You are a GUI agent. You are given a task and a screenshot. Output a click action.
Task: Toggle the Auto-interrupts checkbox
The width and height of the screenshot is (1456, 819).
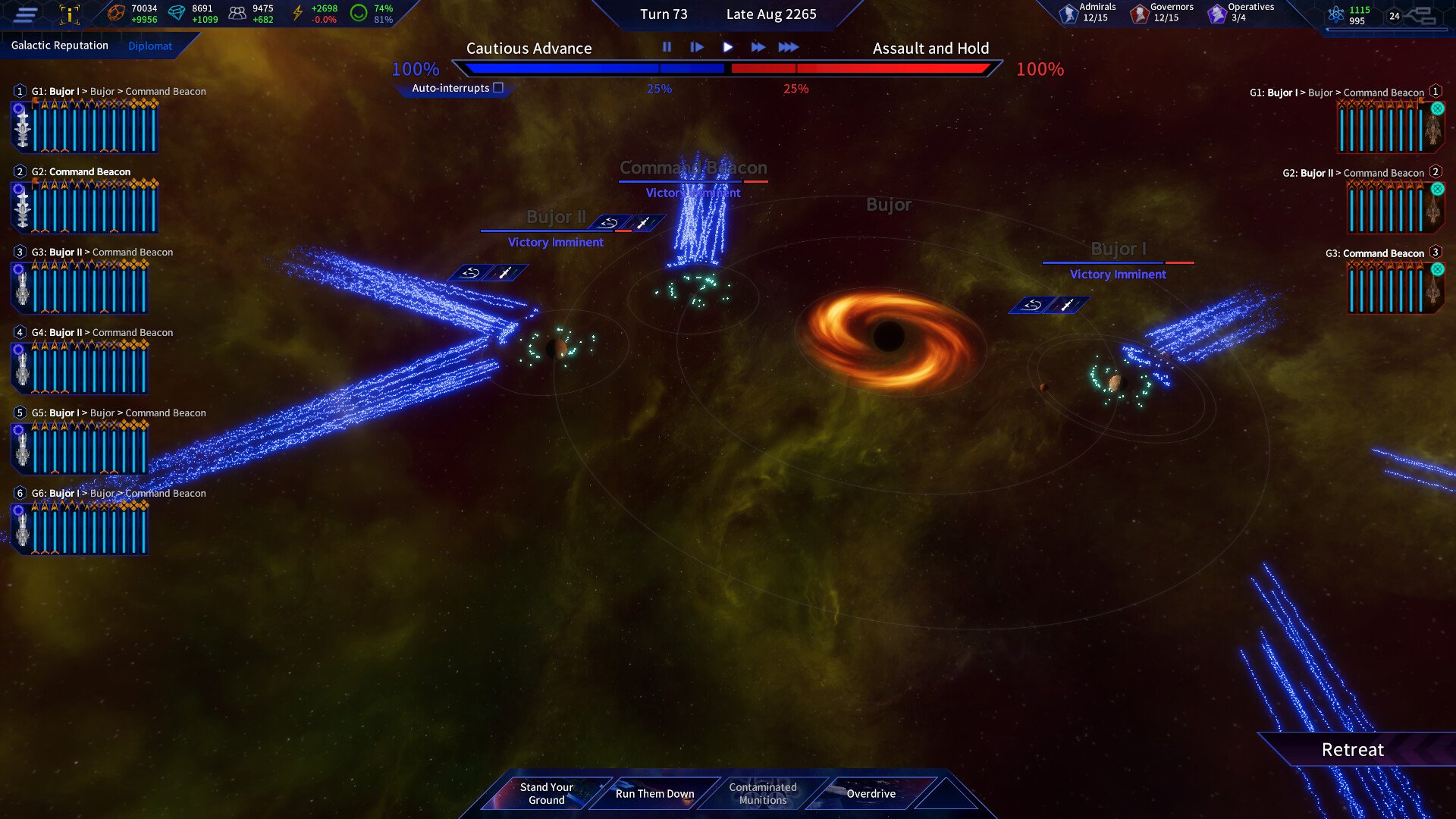[498, 88]
